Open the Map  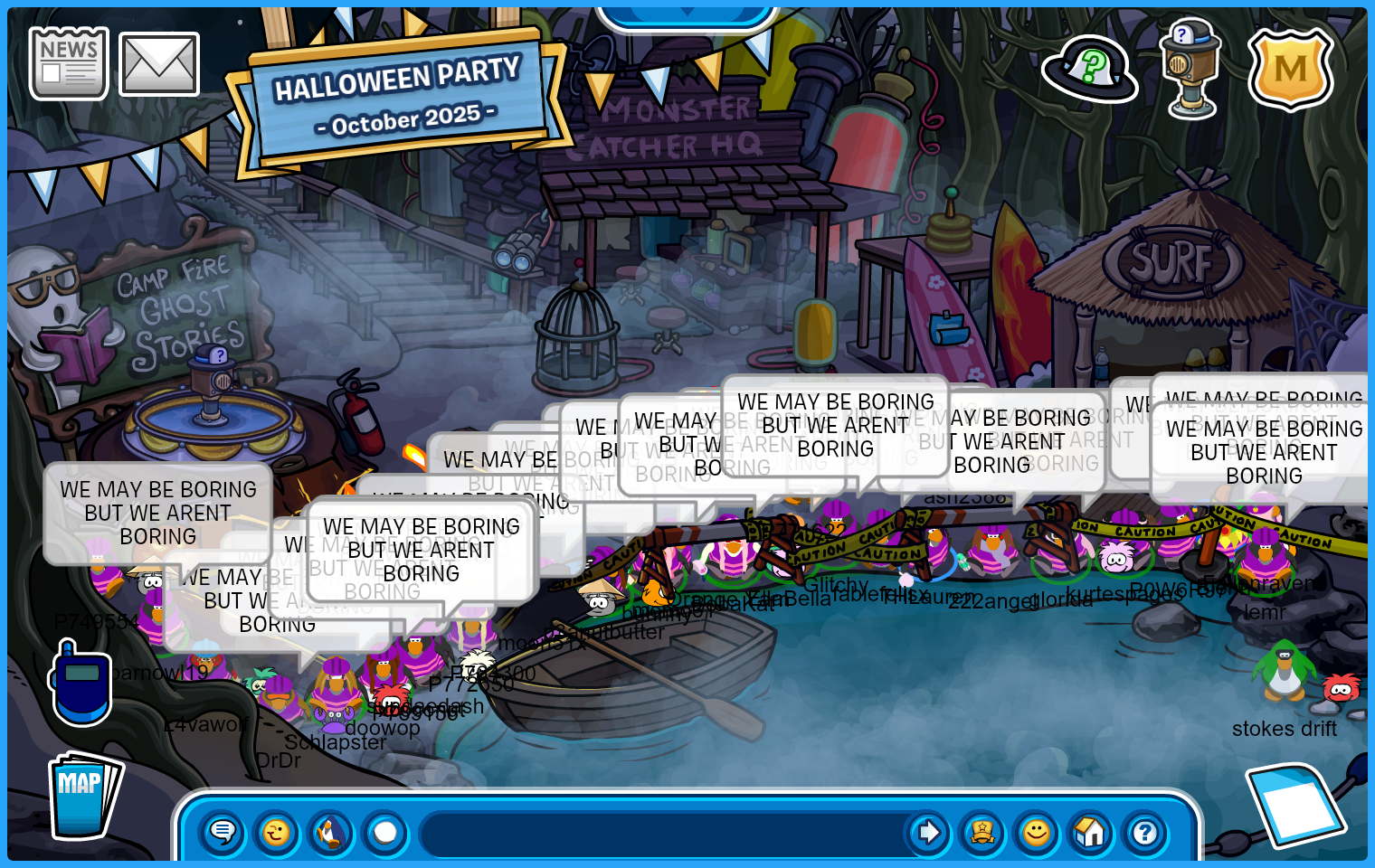coord(84,797)
